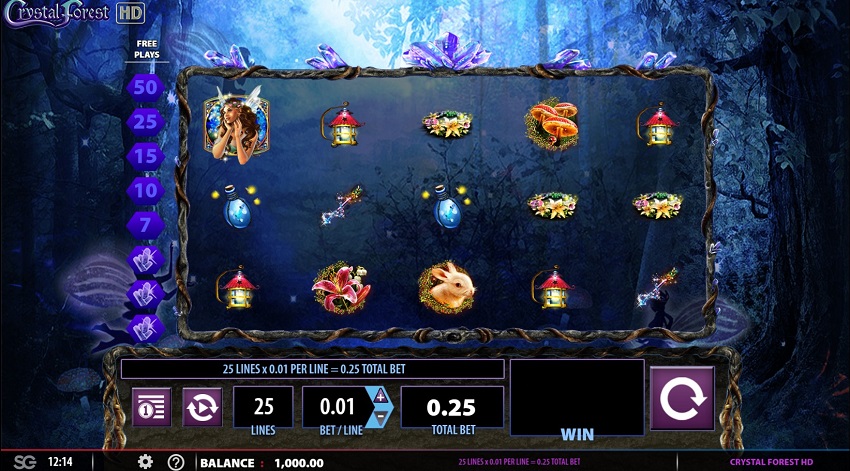
Task: Activate the autoplay button
Action: click(201, 407)
